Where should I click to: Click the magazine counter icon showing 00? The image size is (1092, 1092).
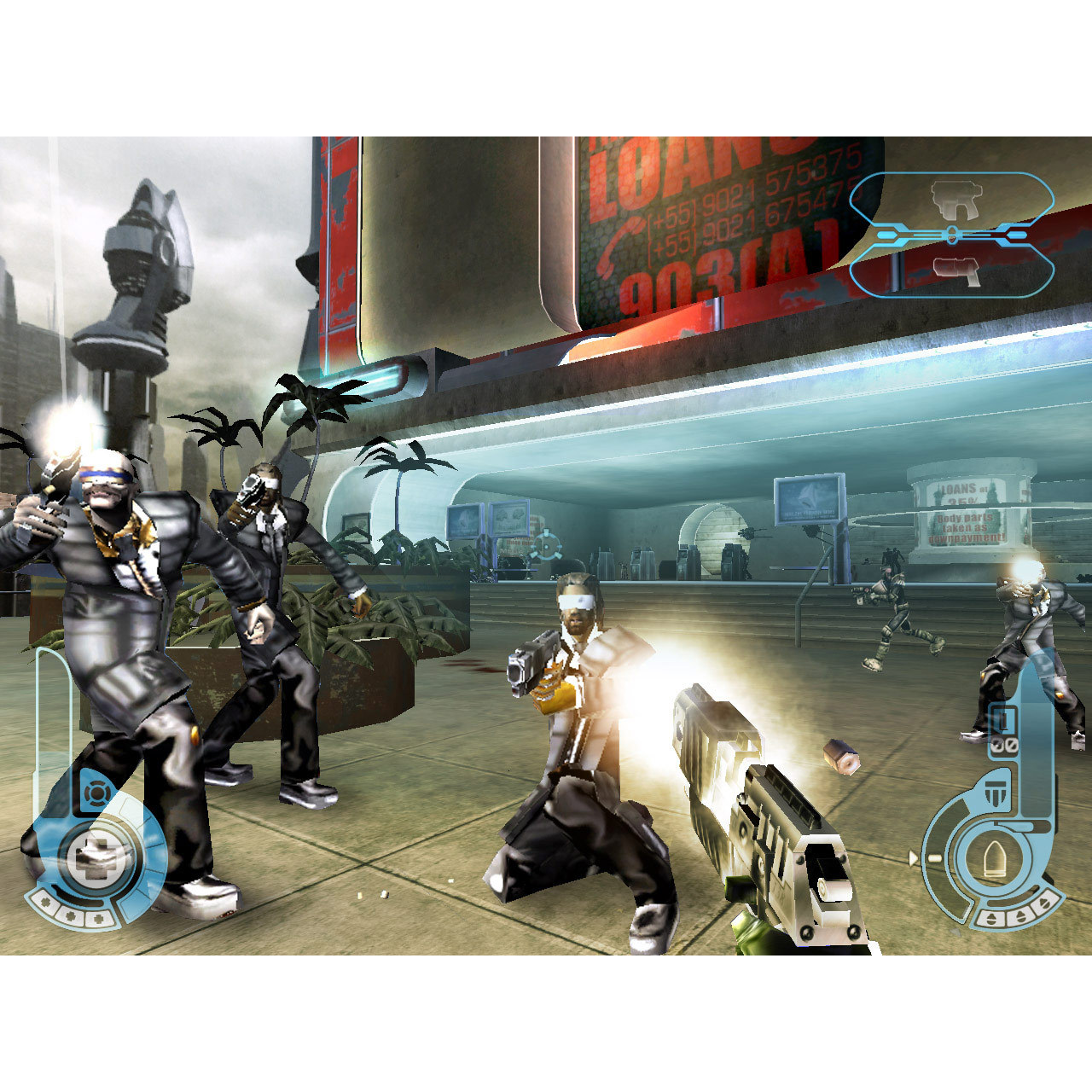[x=1004, y=745]
